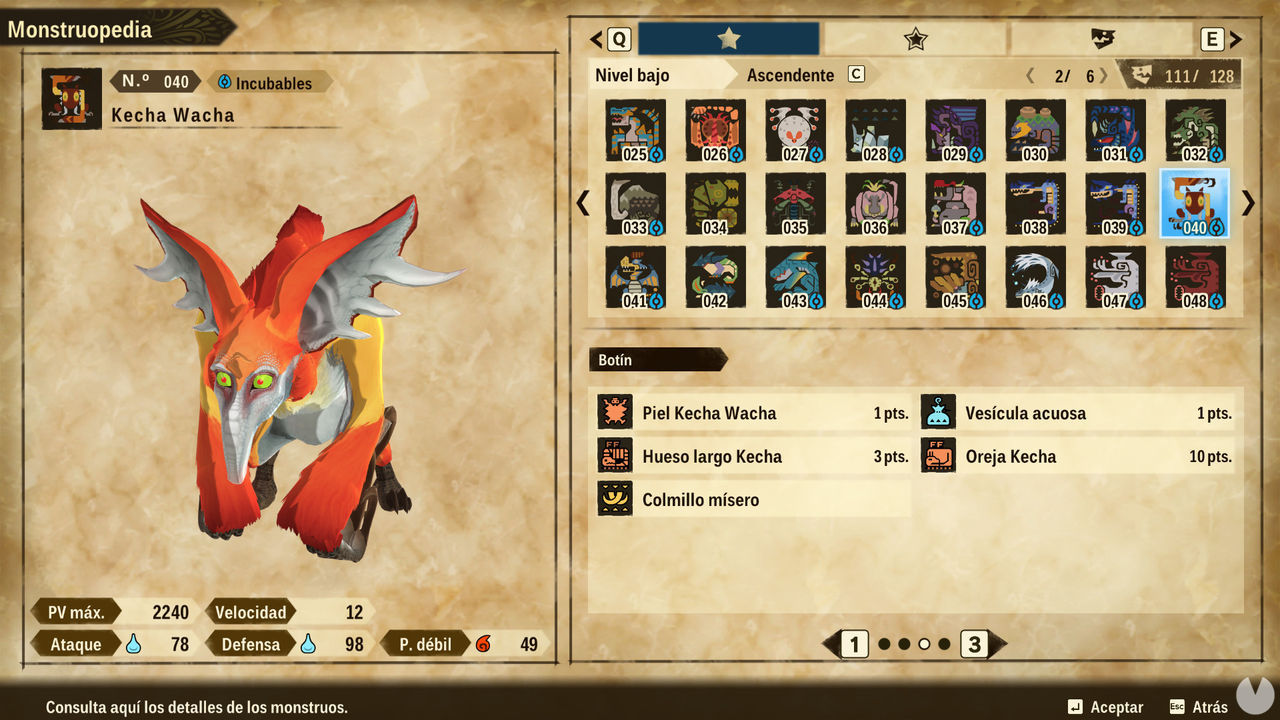Click the Oreja Kecha loot icon

[x=938, y=456]
